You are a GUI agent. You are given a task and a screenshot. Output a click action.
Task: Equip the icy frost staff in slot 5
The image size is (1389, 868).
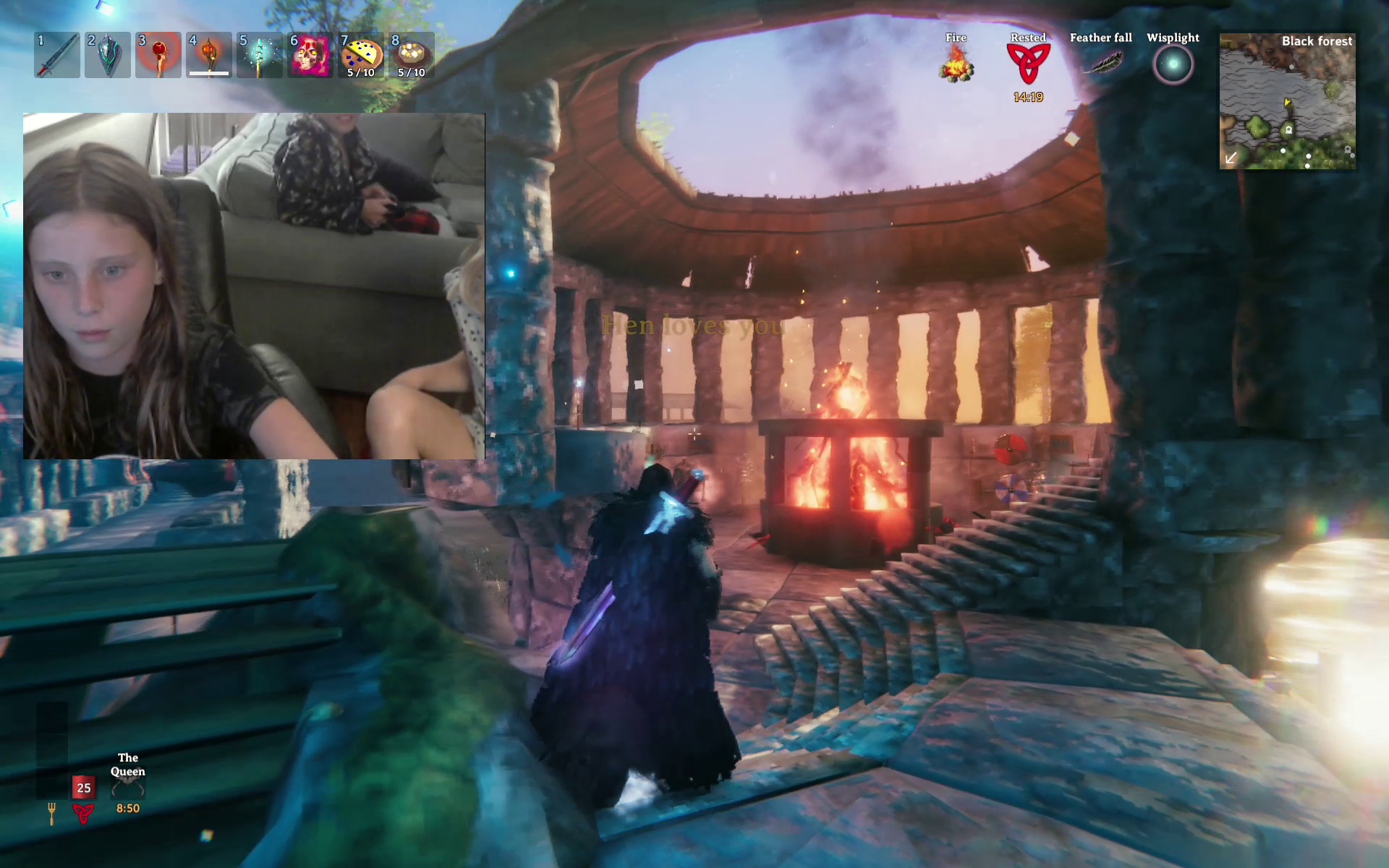pyautogui.click(x=260, y=55)
